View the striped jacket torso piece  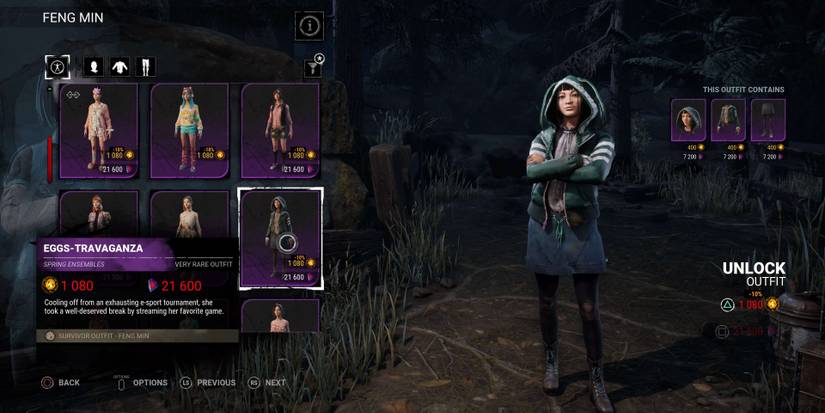click(728, 120)
